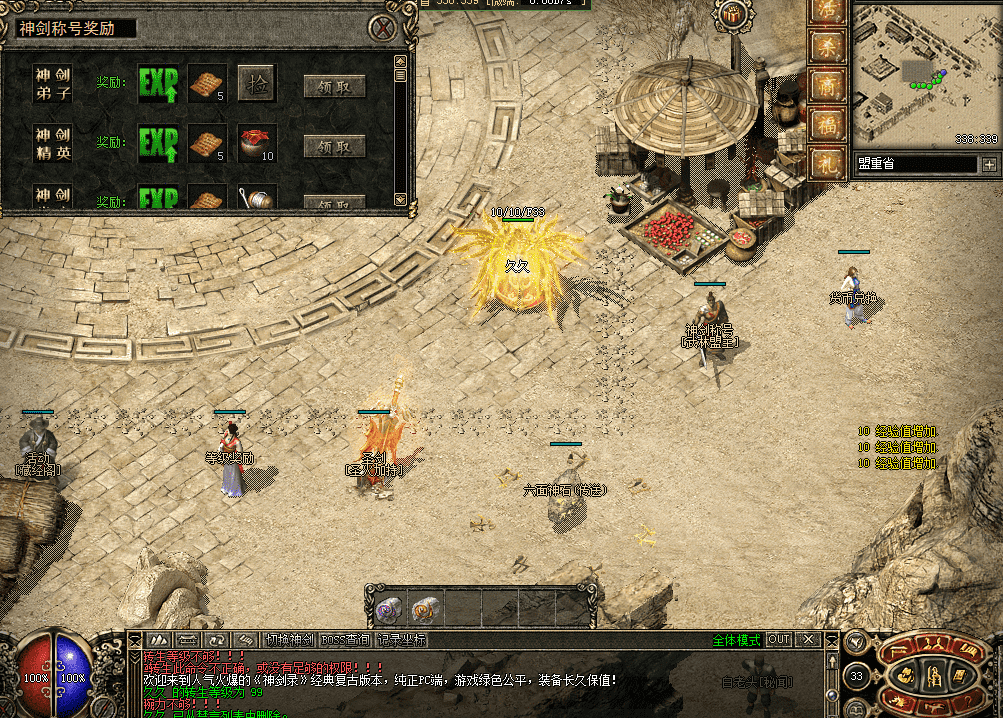1003x718 pixels.
Task: Open the 福 welfare side button
Action: (826, 126)
